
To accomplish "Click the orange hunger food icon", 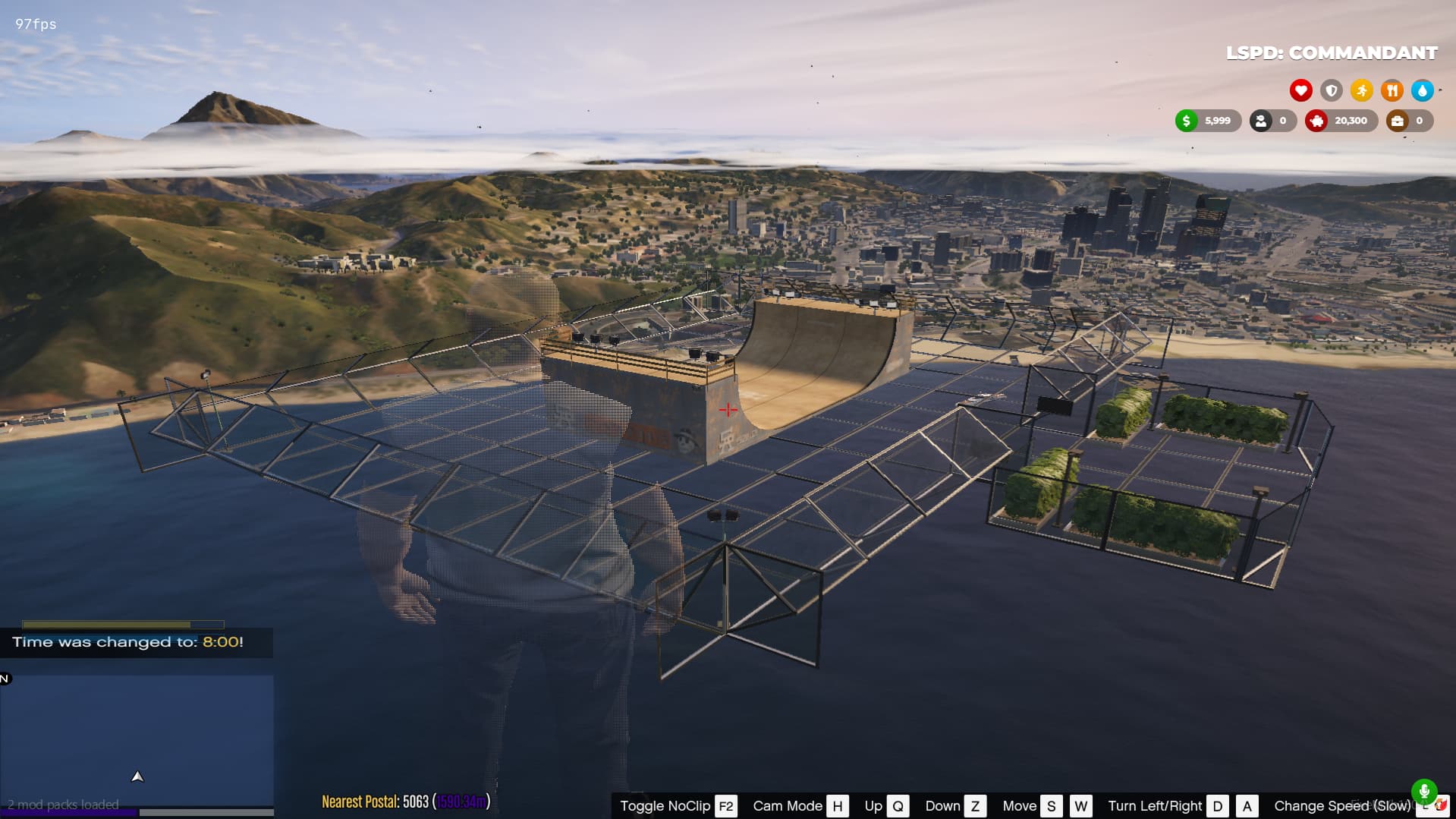I will click(1392, 90).
